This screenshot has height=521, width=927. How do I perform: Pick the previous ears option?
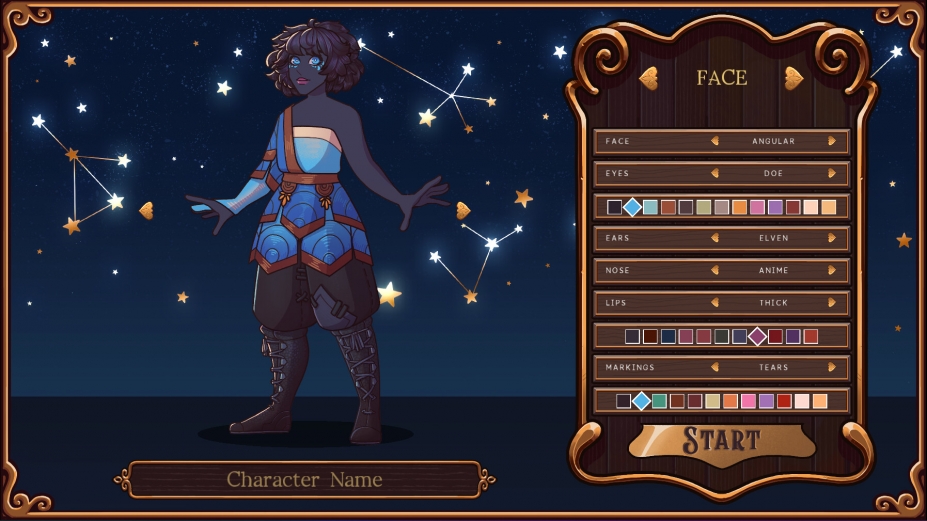(x=715, y=239)
